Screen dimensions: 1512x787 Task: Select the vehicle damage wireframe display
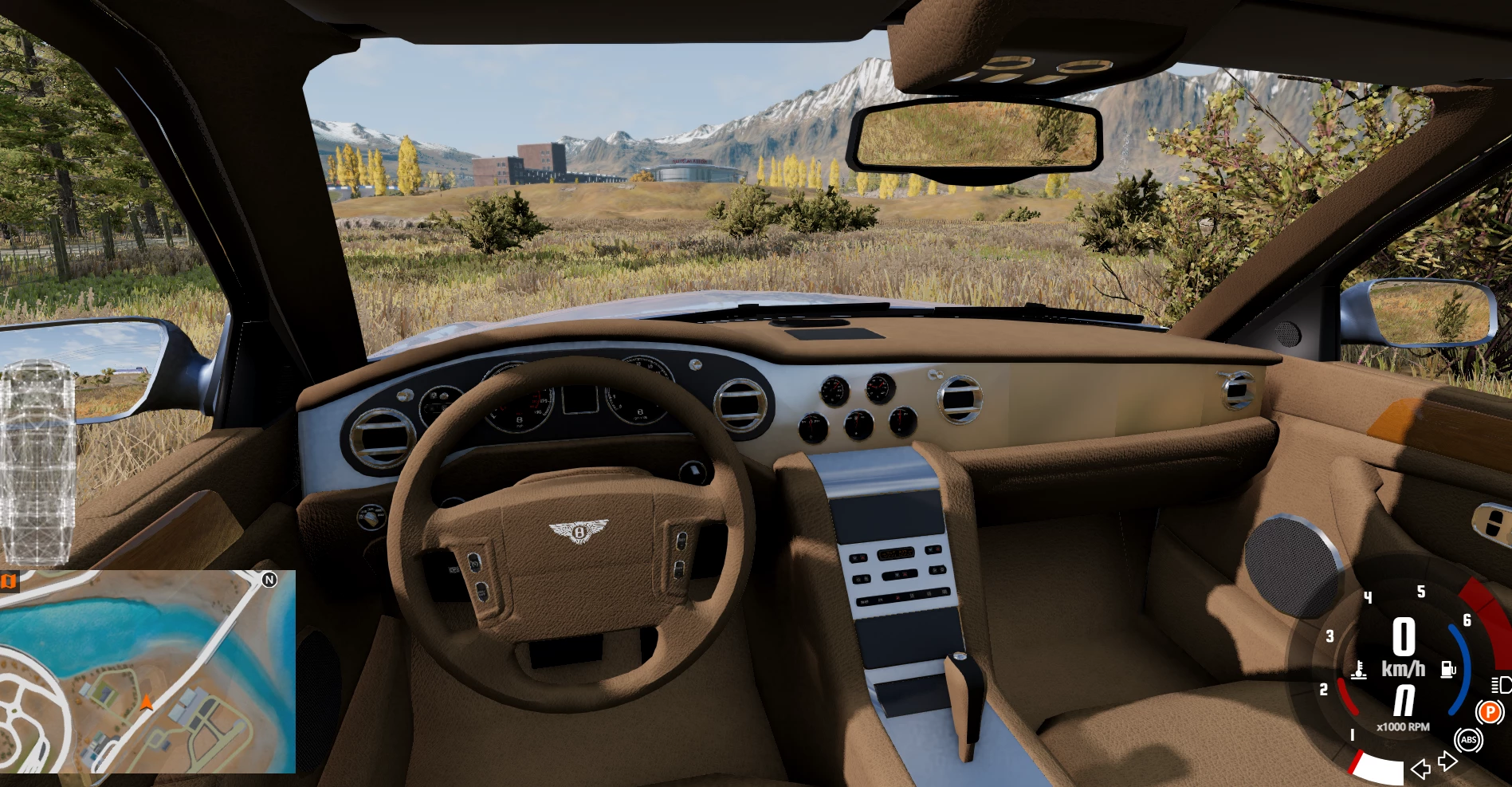point(37,462)
